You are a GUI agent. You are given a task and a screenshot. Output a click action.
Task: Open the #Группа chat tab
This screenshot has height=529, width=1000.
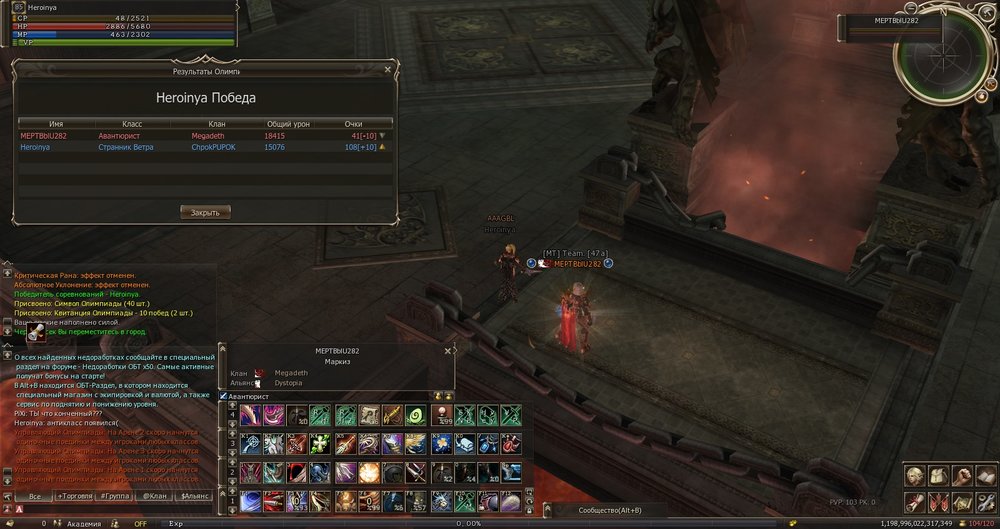point(116,496)
